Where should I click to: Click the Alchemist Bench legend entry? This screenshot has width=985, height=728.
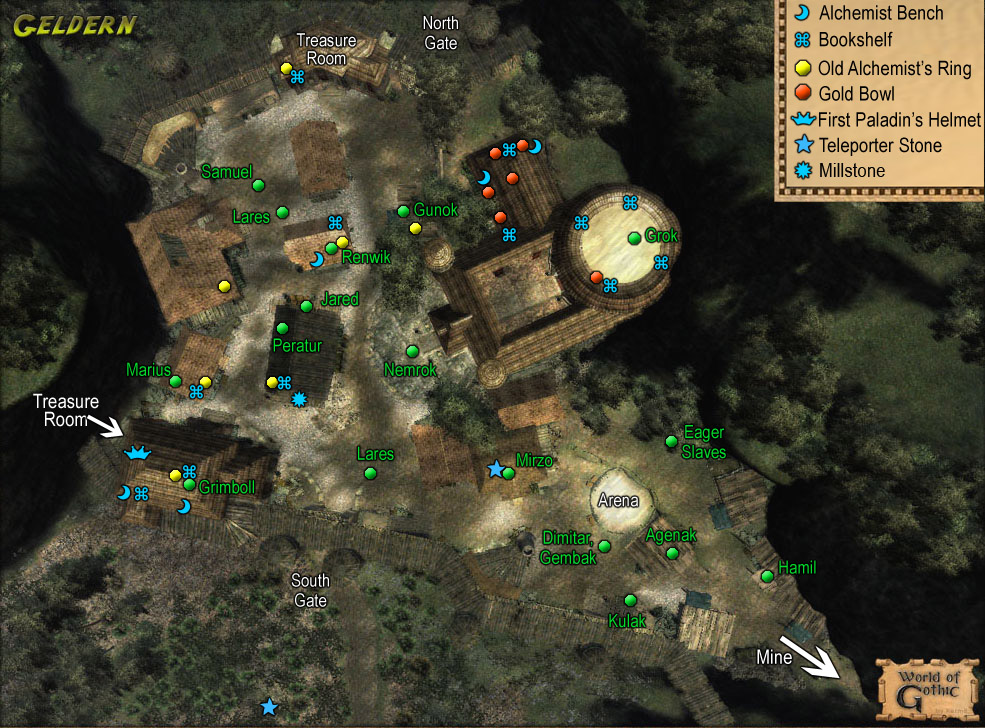878,13
